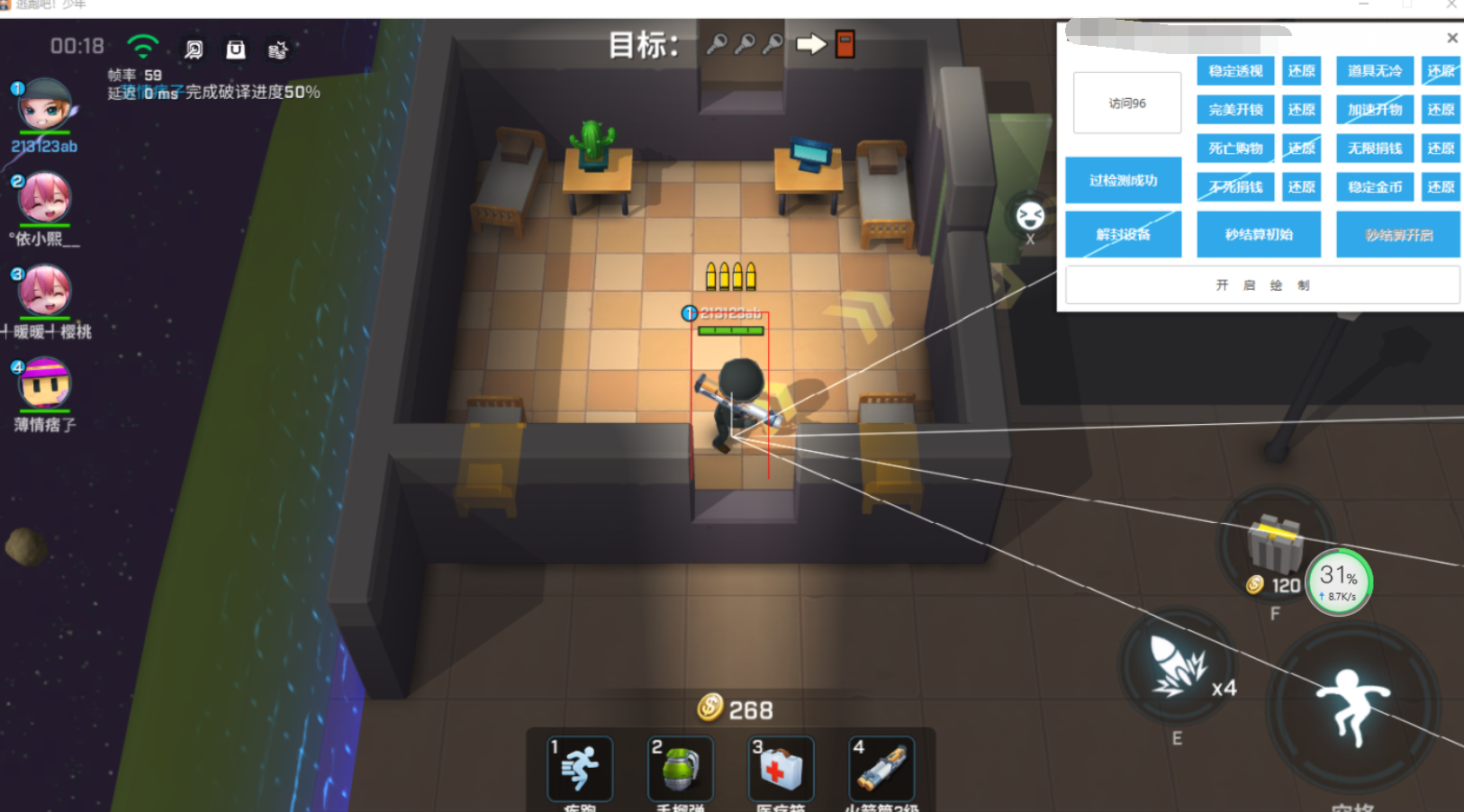Tap the jumping figure action button
Image resolution: width=1464 pixels, height=812 pixels.
(1352, 705)
